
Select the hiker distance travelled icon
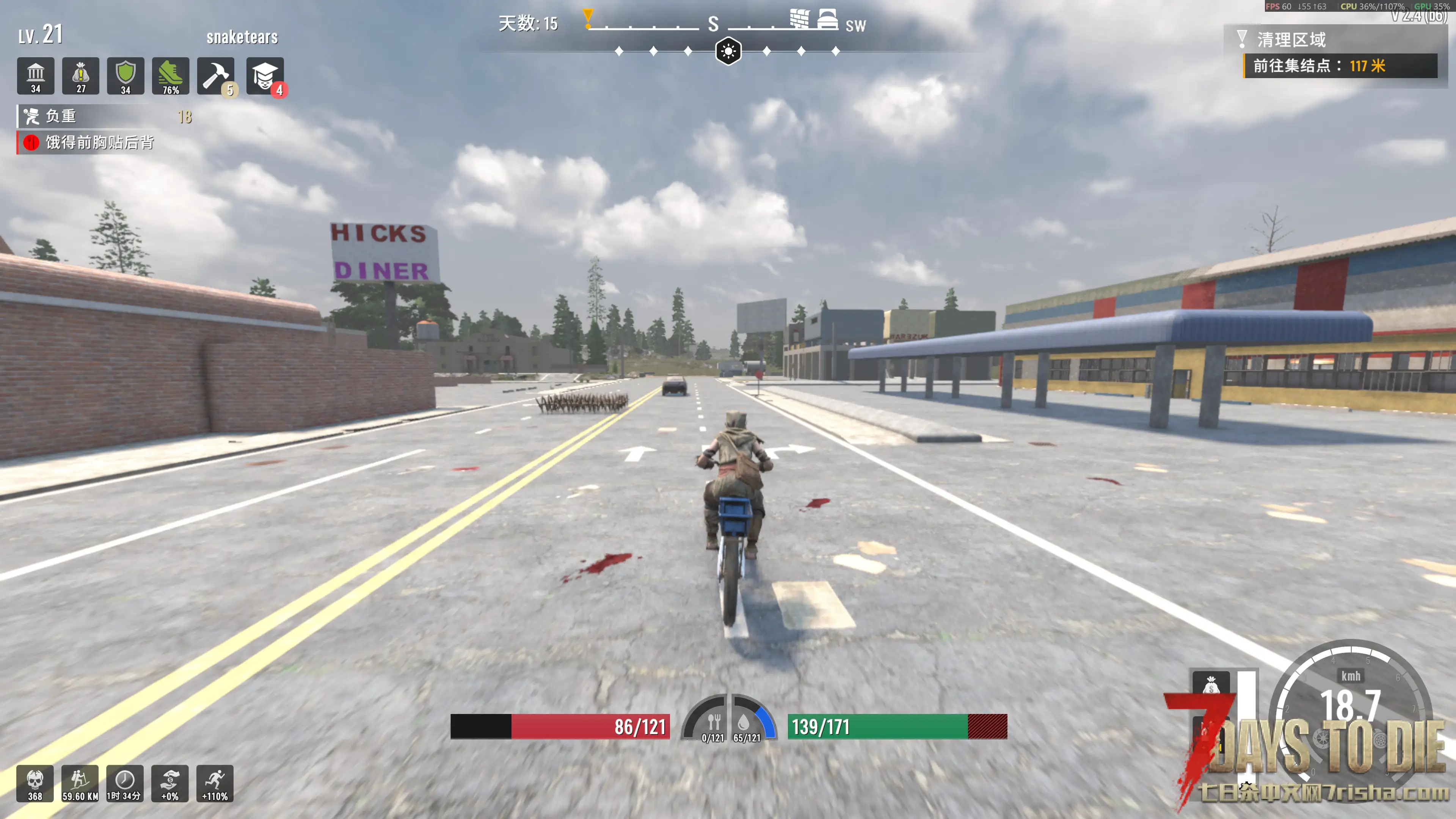80,783
